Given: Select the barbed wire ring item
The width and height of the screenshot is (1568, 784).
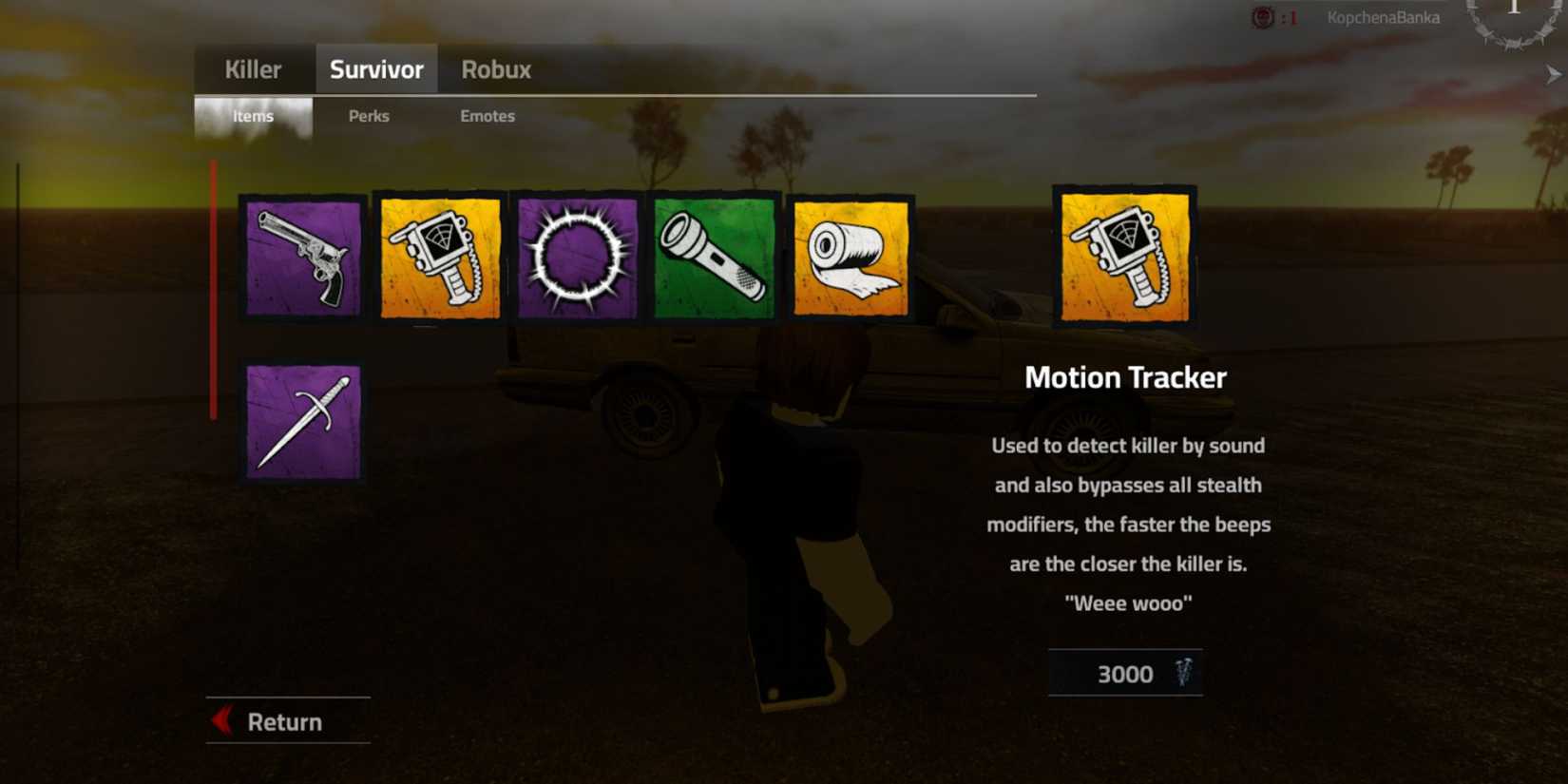Looking at the screenshot, I should 578,258.
